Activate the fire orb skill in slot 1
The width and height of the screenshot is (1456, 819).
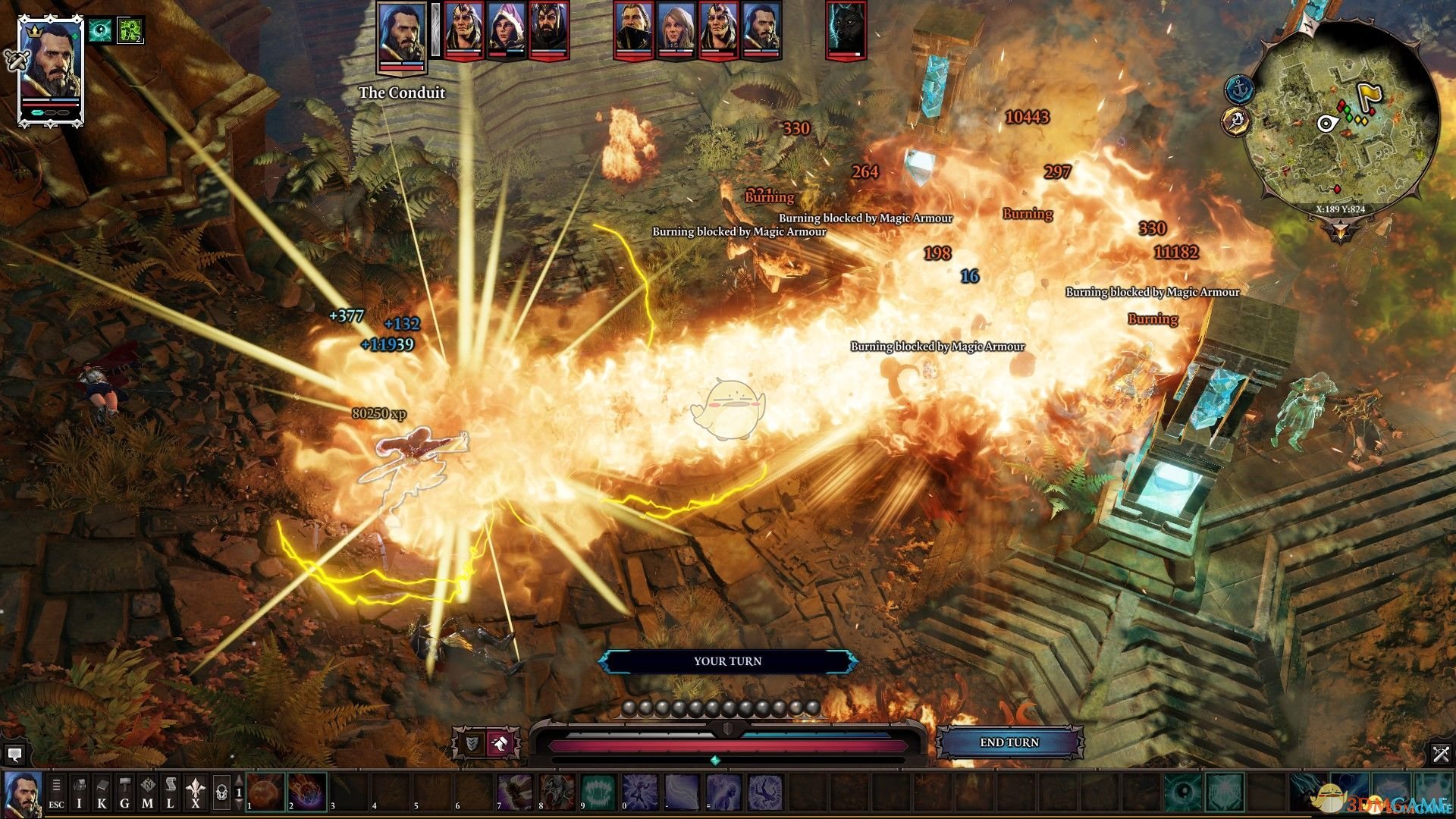265,792
